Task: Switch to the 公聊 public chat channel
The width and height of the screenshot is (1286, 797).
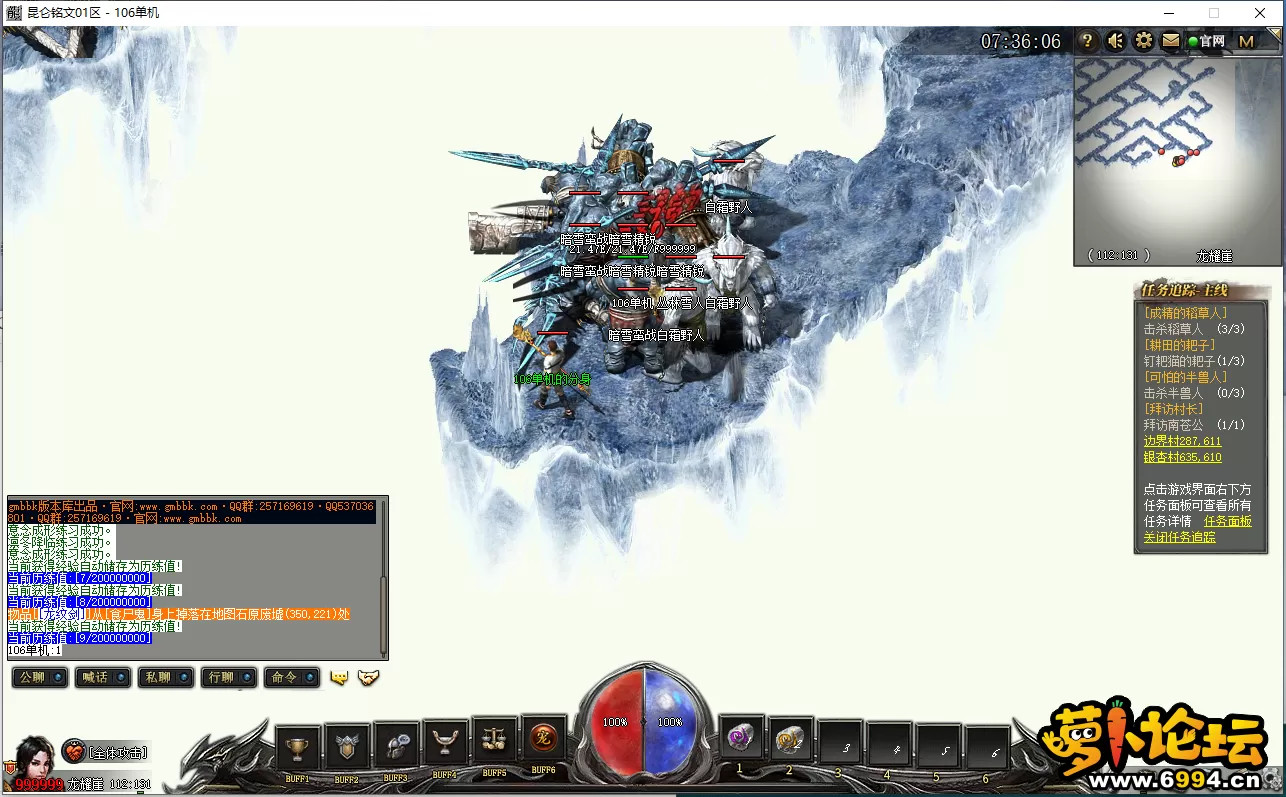Action: (x=40, y=677)
